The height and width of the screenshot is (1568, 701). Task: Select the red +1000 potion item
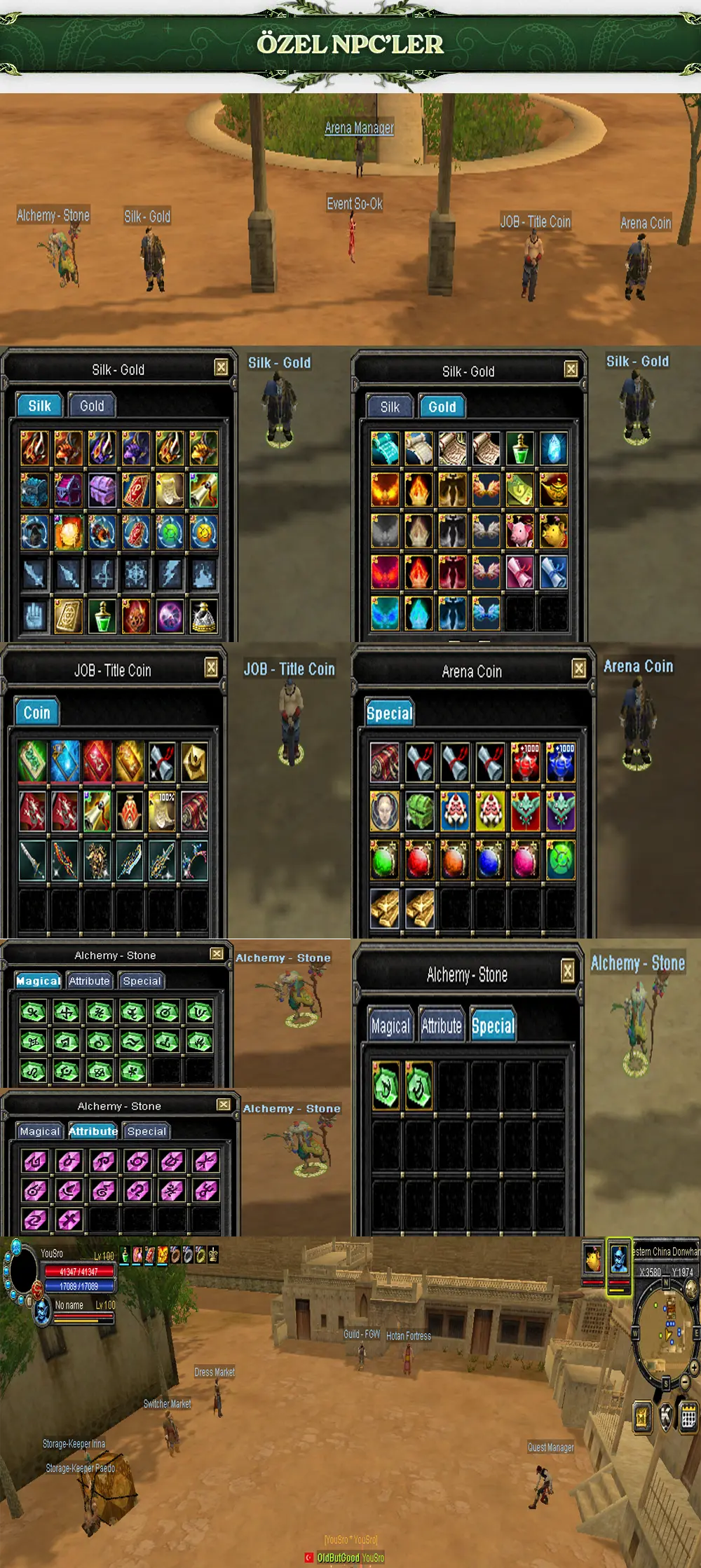coord(526,763)
